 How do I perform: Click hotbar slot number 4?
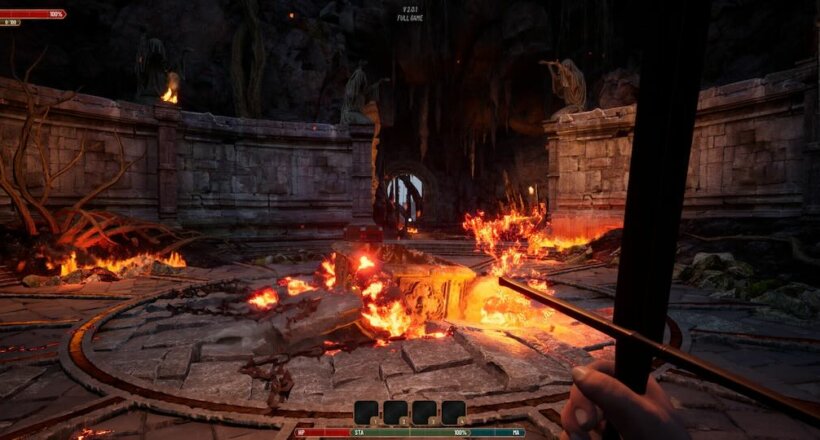tap(453, 412)
